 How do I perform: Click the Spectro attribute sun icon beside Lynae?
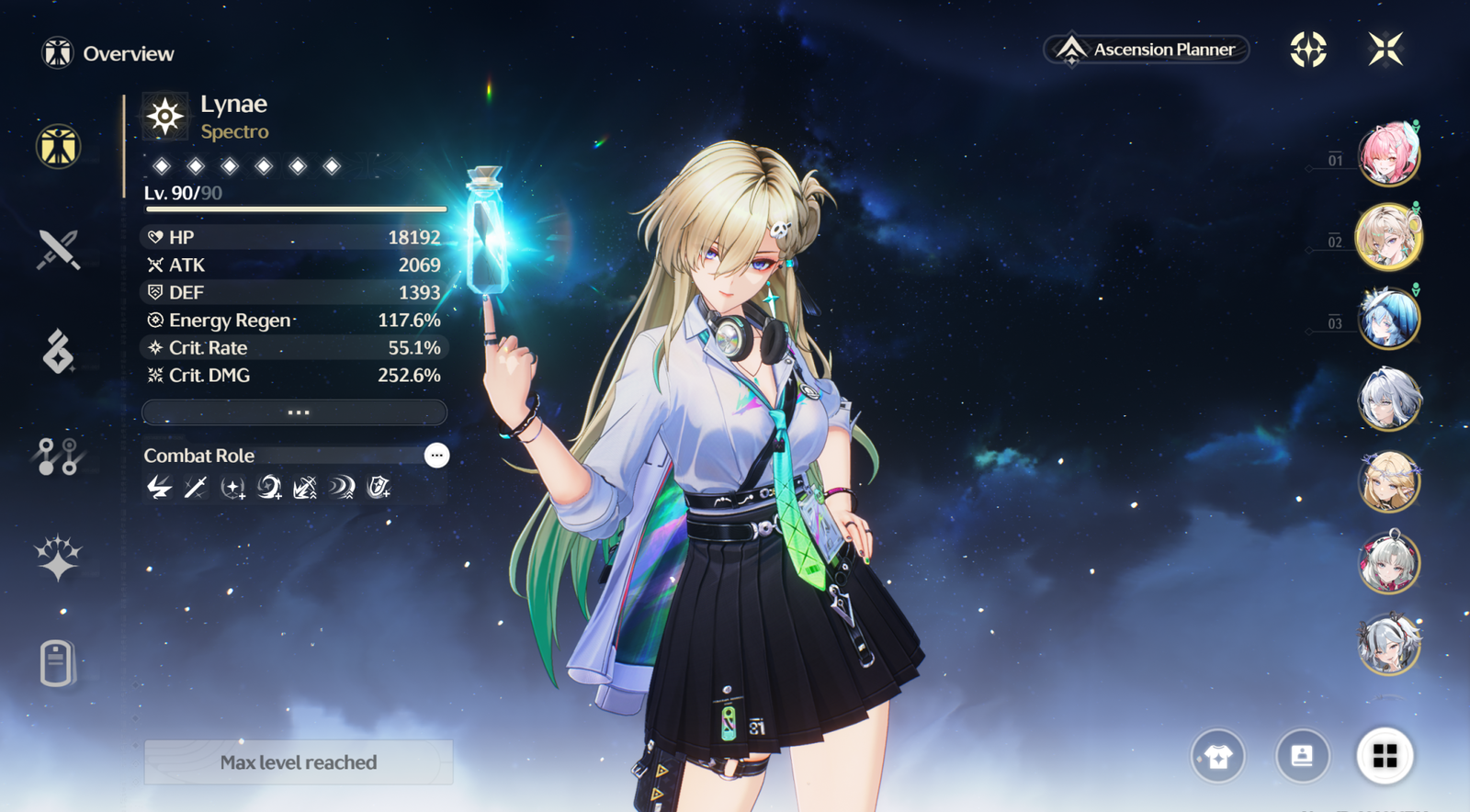[x=165, y=117]
